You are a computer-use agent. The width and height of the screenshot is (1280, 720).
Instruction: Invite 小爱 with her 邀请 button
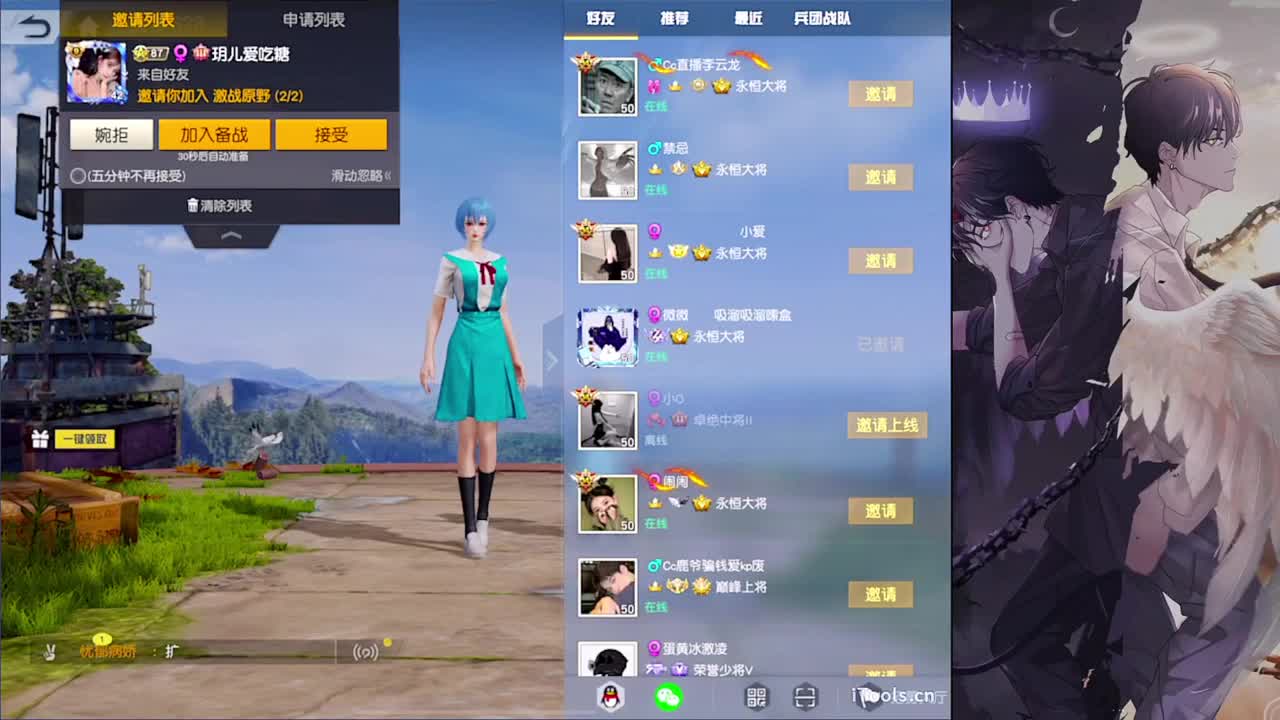[x=880, y=261]
